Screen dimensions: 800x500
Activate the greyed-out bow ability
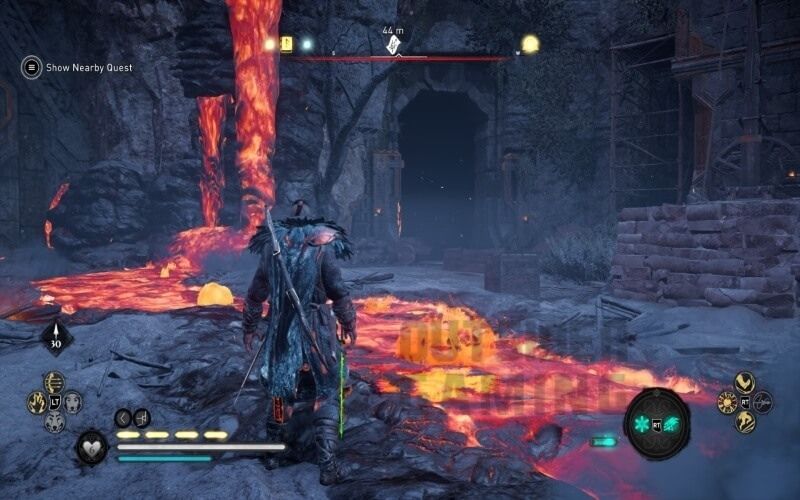tap(763, 402)
